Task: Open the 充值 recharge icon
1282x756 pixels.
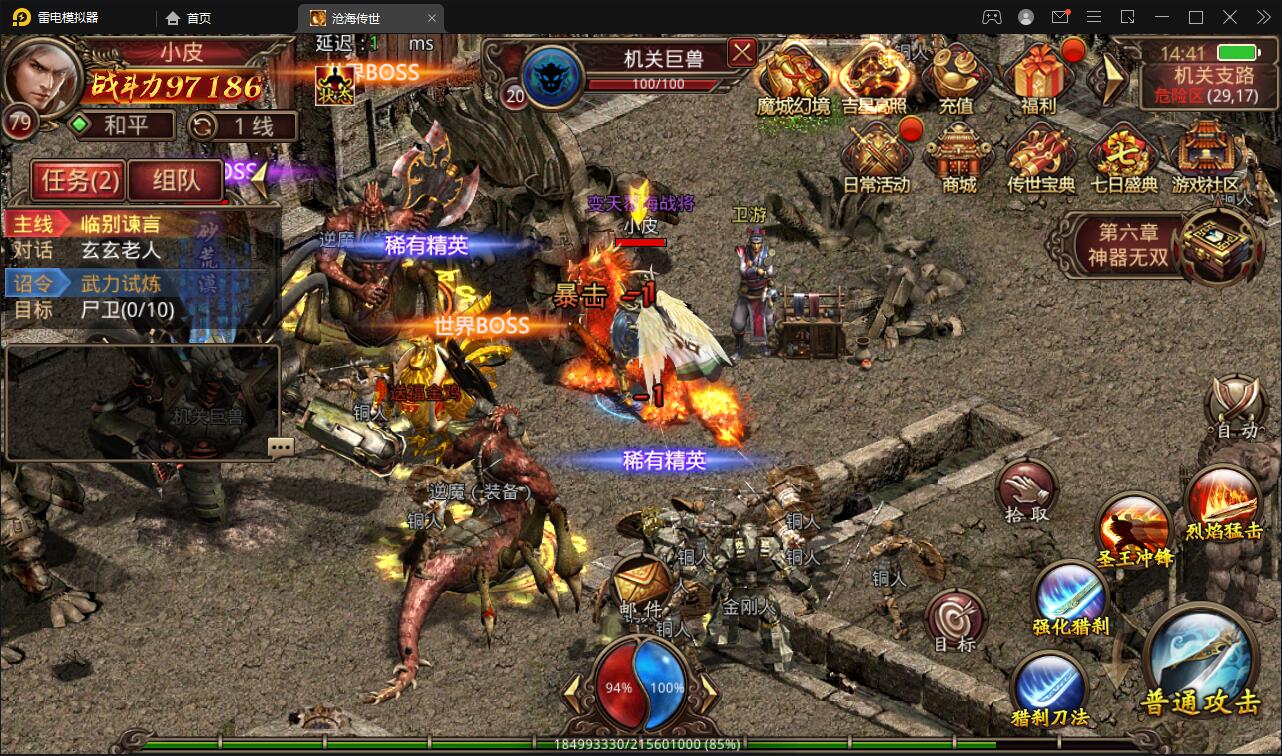Action: coord(955,75)
